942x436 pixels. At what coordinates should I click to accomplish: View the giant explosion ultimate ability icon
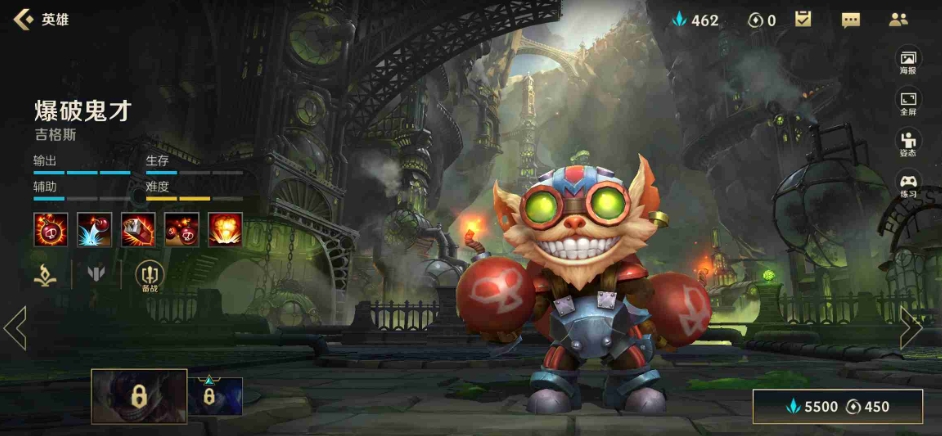225,229
